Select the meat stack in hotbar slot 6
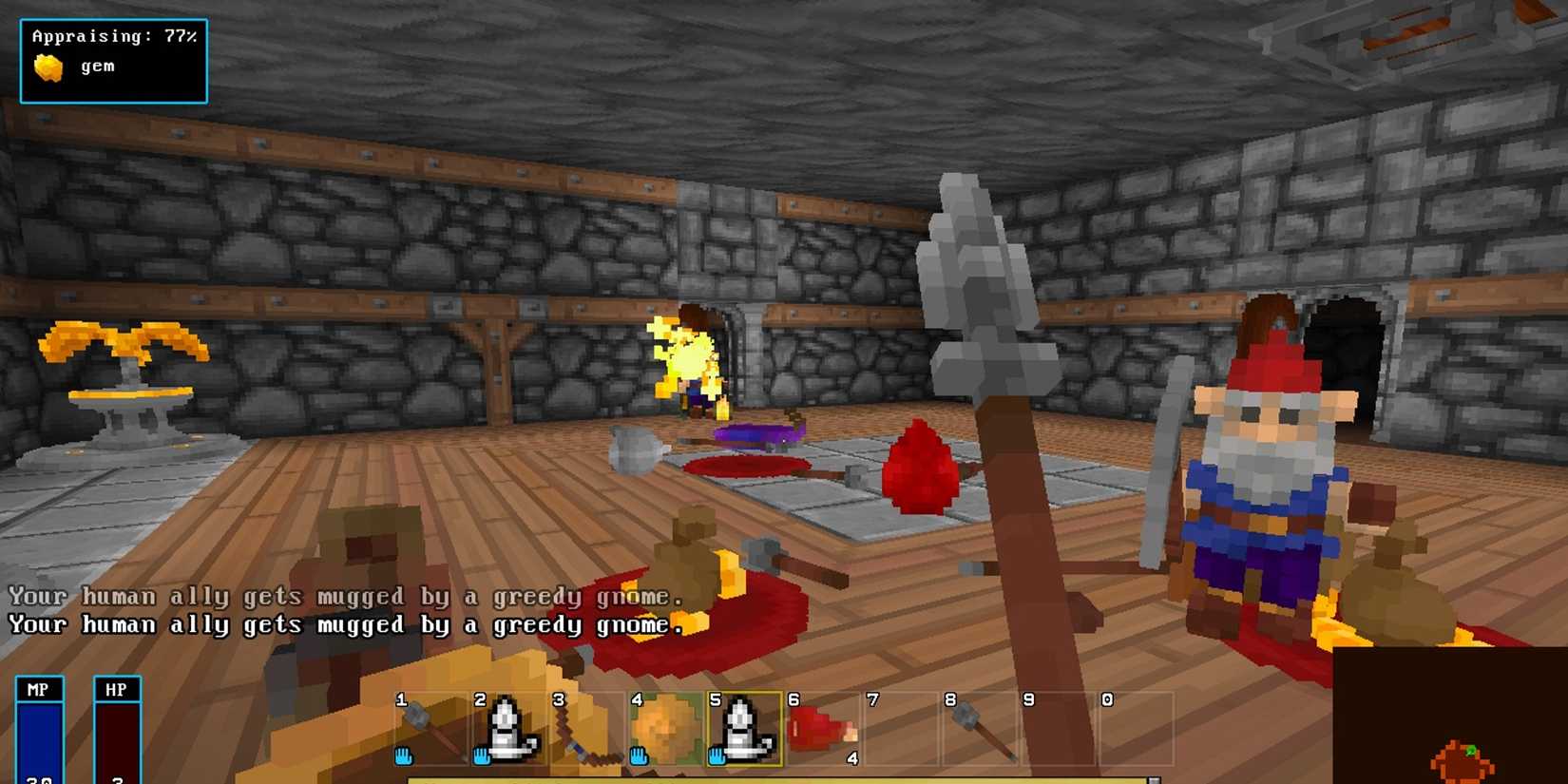Image resolution: width=1568 pixels, height=784 pixels. tap(822, 727)
